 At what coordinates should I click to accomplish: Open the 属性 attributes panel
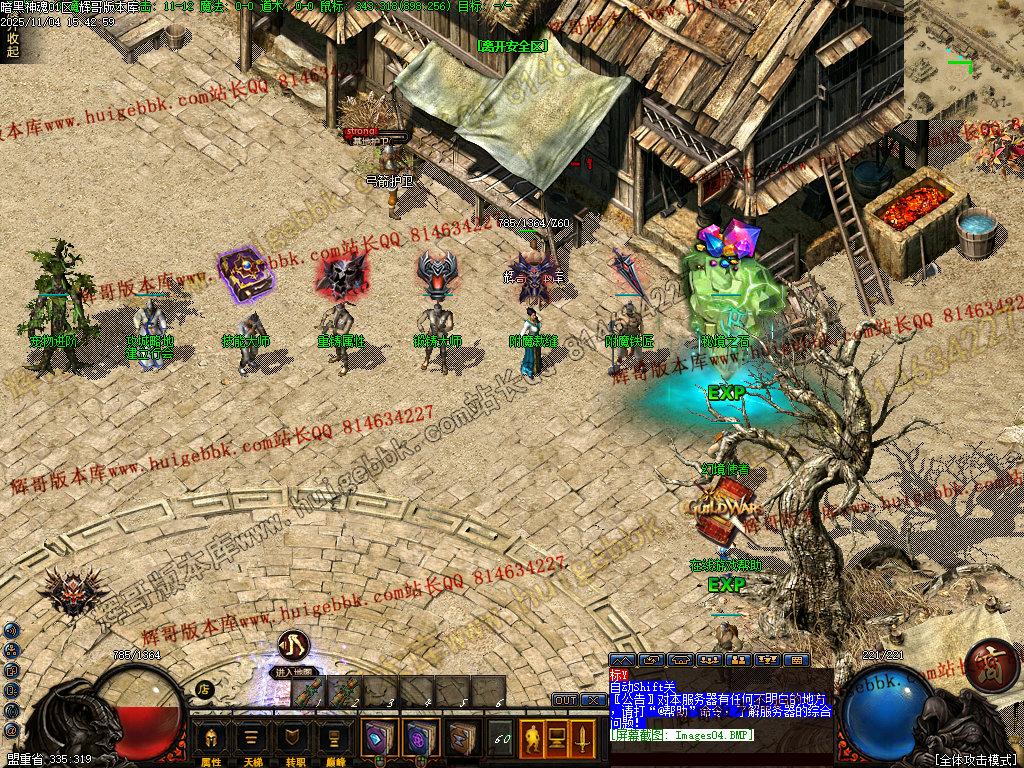211,739
